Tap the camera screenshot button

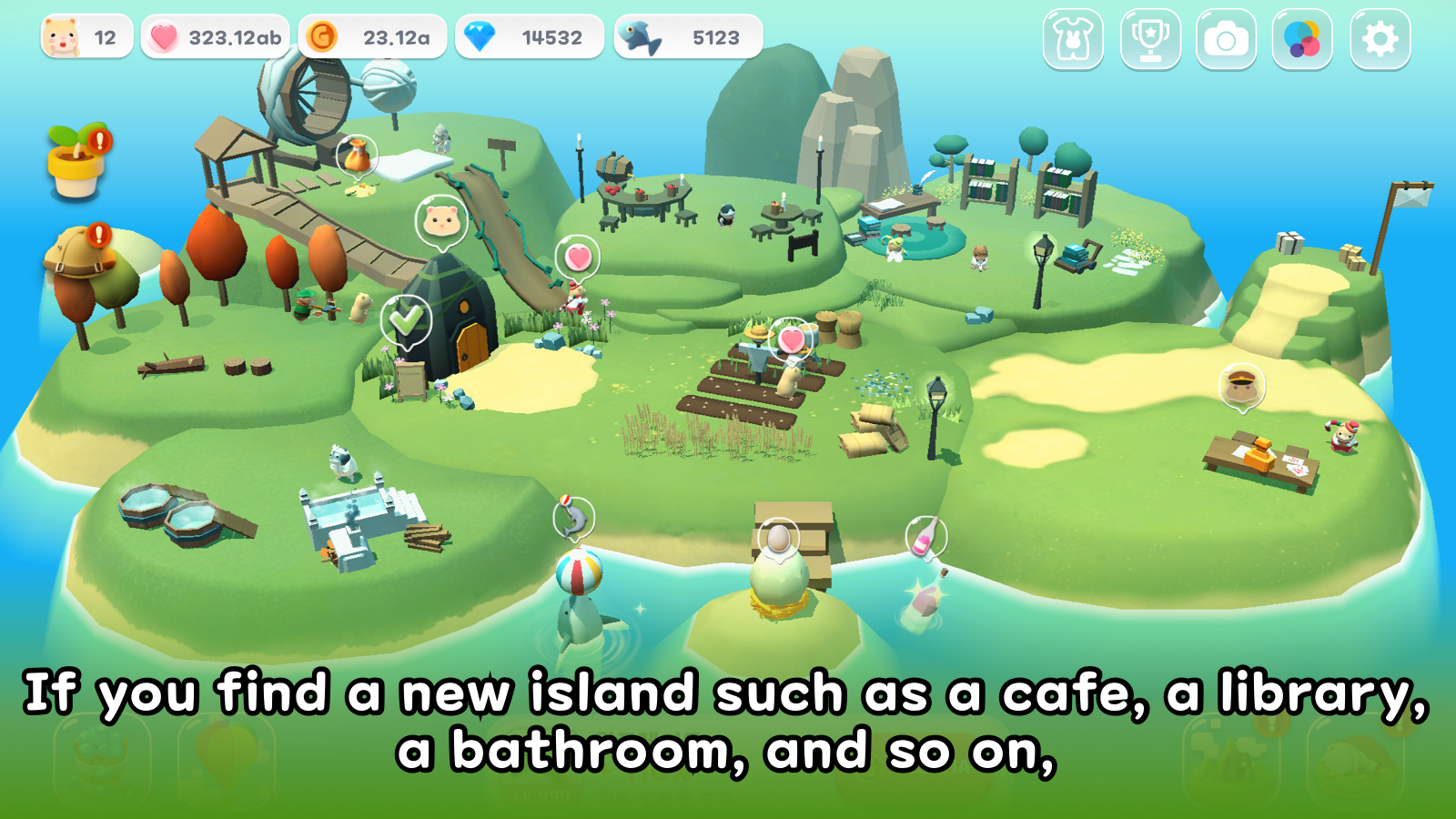coord(1226,39)
